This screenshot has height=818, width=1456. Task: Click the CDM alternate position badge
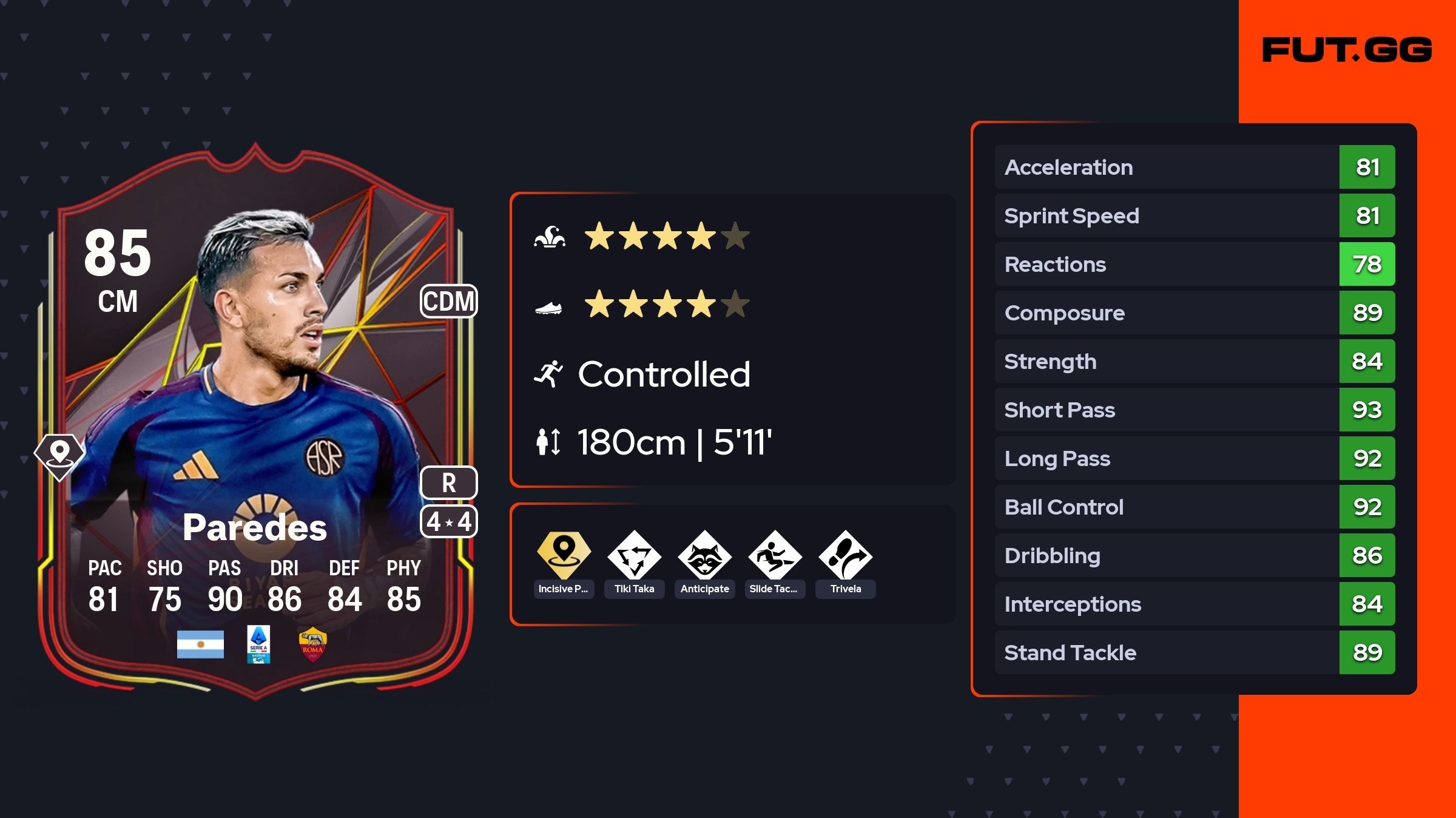[448, 301]
